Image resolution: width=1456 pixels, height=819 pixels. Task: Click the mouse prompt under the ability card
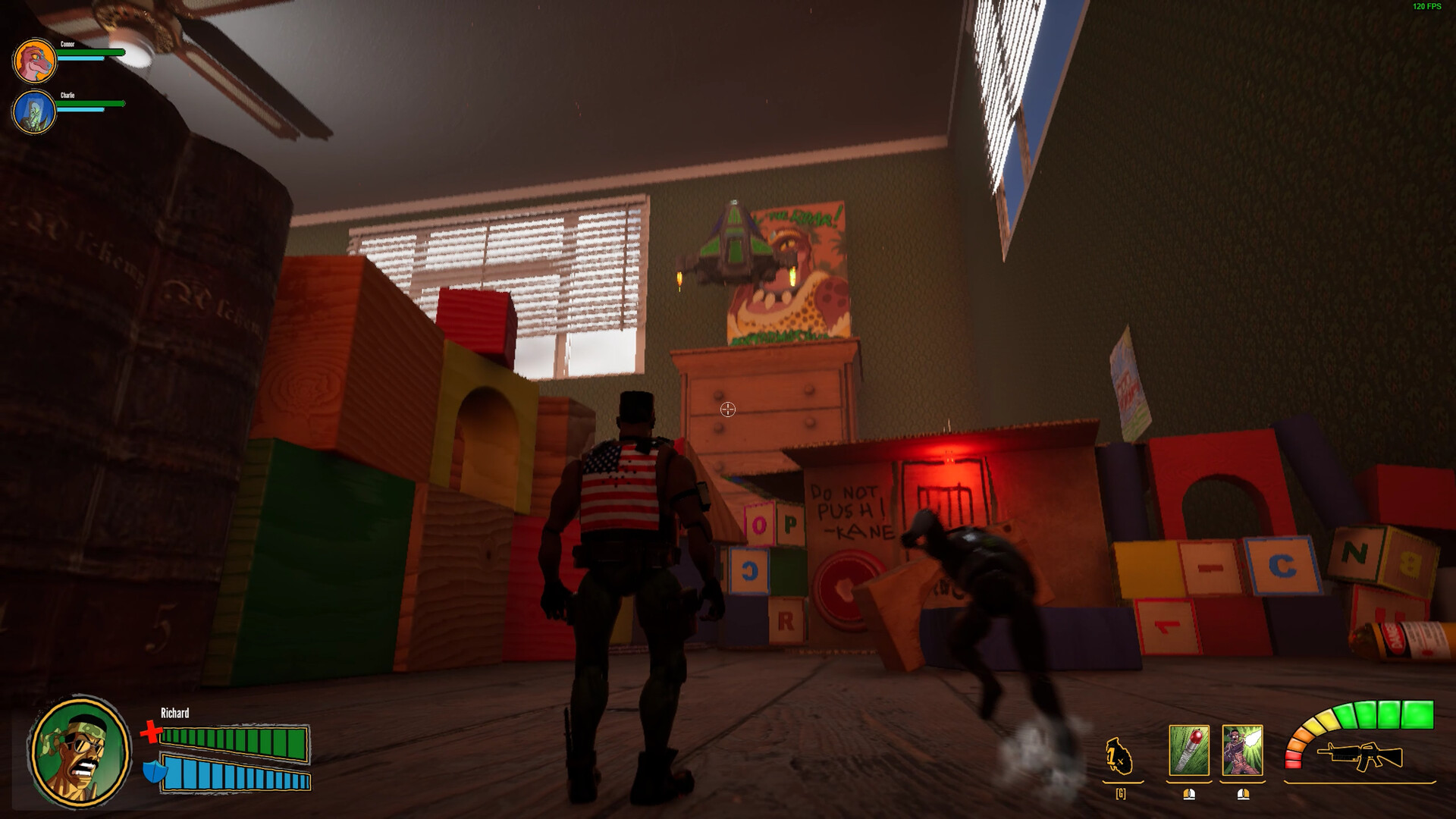click(x=1243, y=795)
